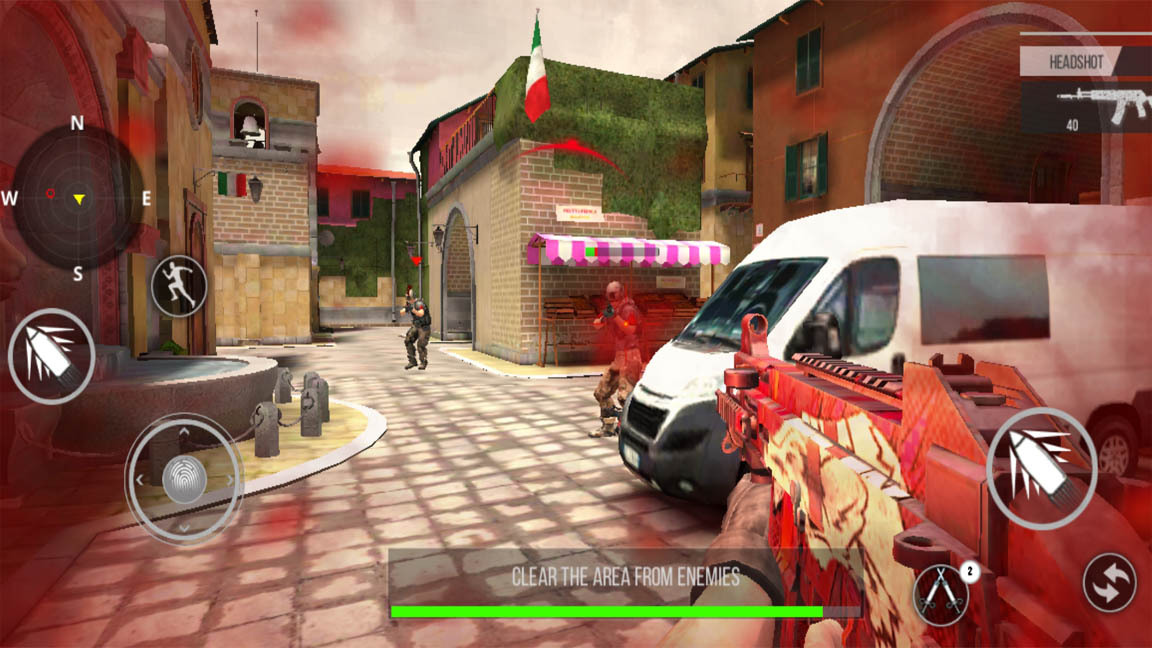Switch weapons with the swap arrows button
This screenshot has height=648, width=1152.
coord(1109,582)
